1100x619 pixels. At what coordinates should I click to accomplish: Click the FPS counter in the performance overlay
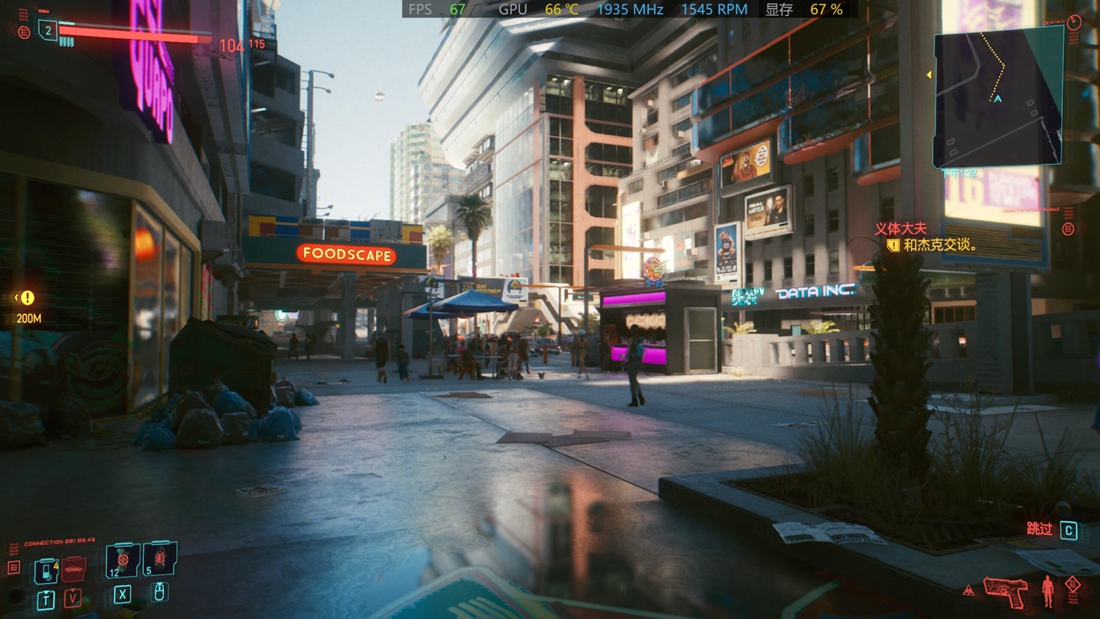pyautogui.click(x=437, y=9)
